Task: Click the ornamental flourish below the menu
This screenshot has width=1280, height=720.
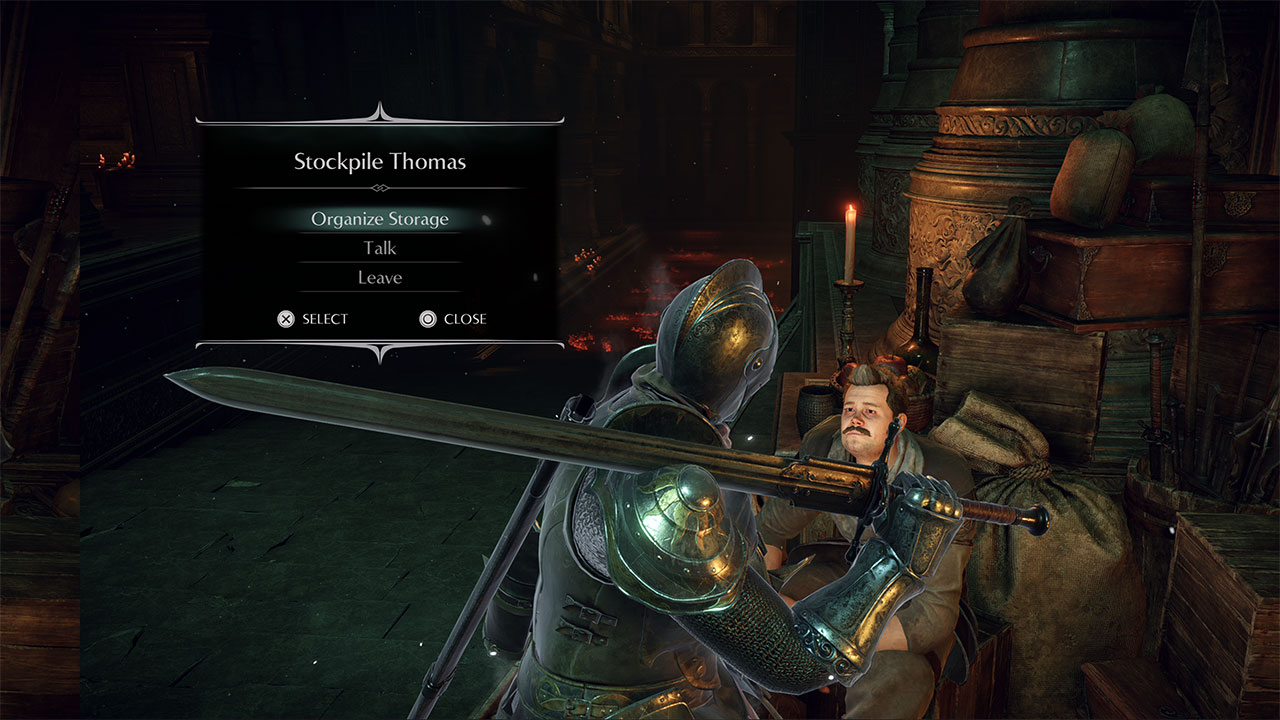Action: pyautogui.click(x=379, y=355)
